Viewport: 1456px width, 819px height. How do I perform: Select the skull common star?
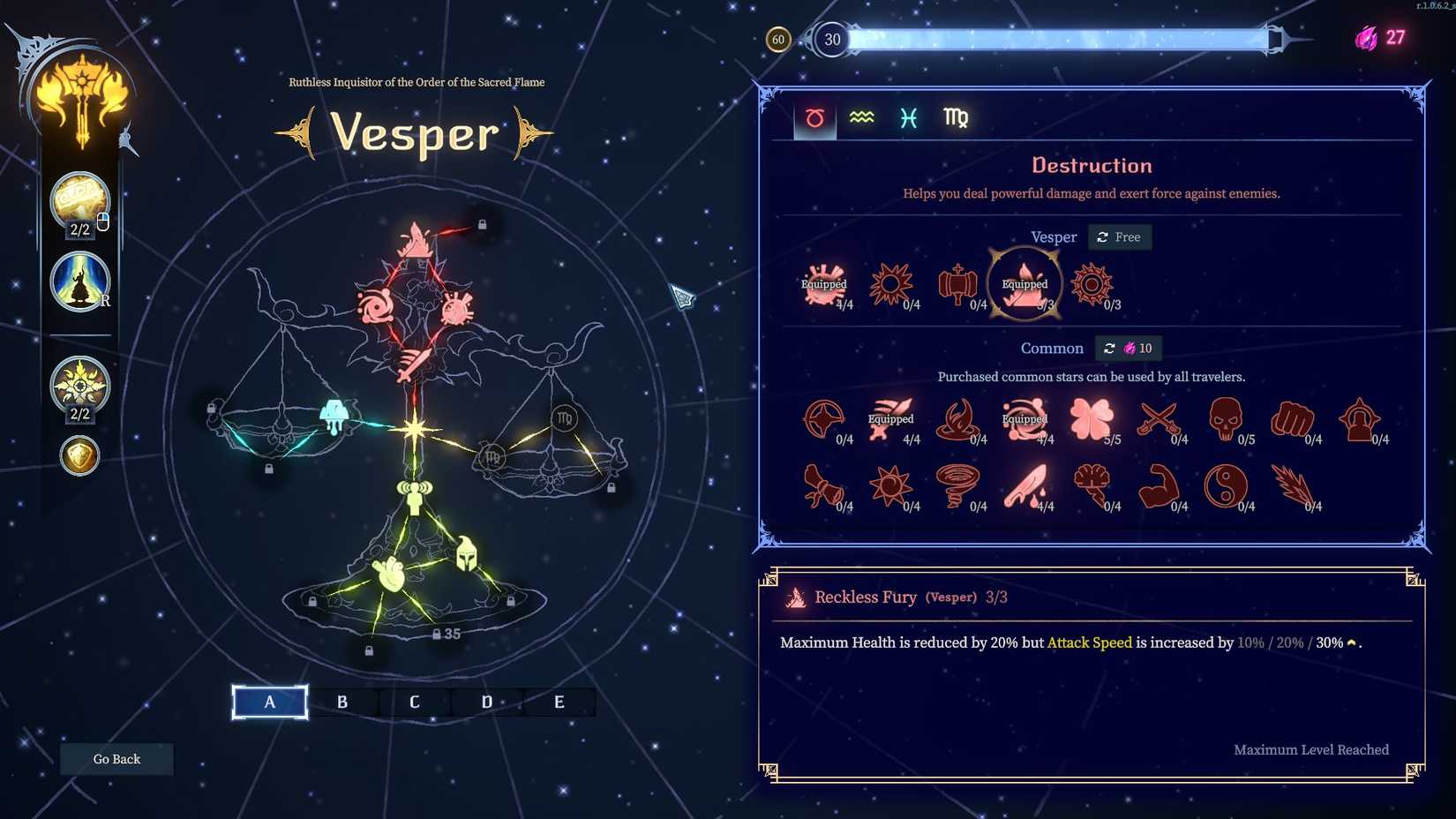tap(1227, 417)
